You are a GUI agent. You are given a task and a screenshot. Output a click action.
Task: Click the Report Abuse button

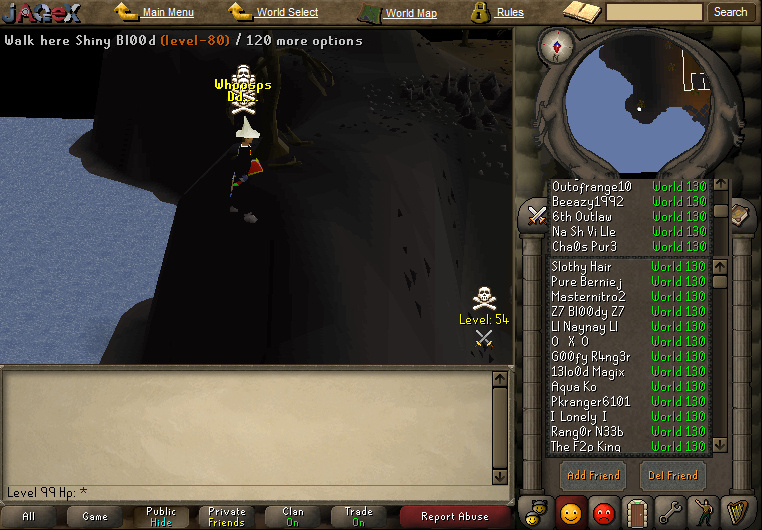coord(455,516)
